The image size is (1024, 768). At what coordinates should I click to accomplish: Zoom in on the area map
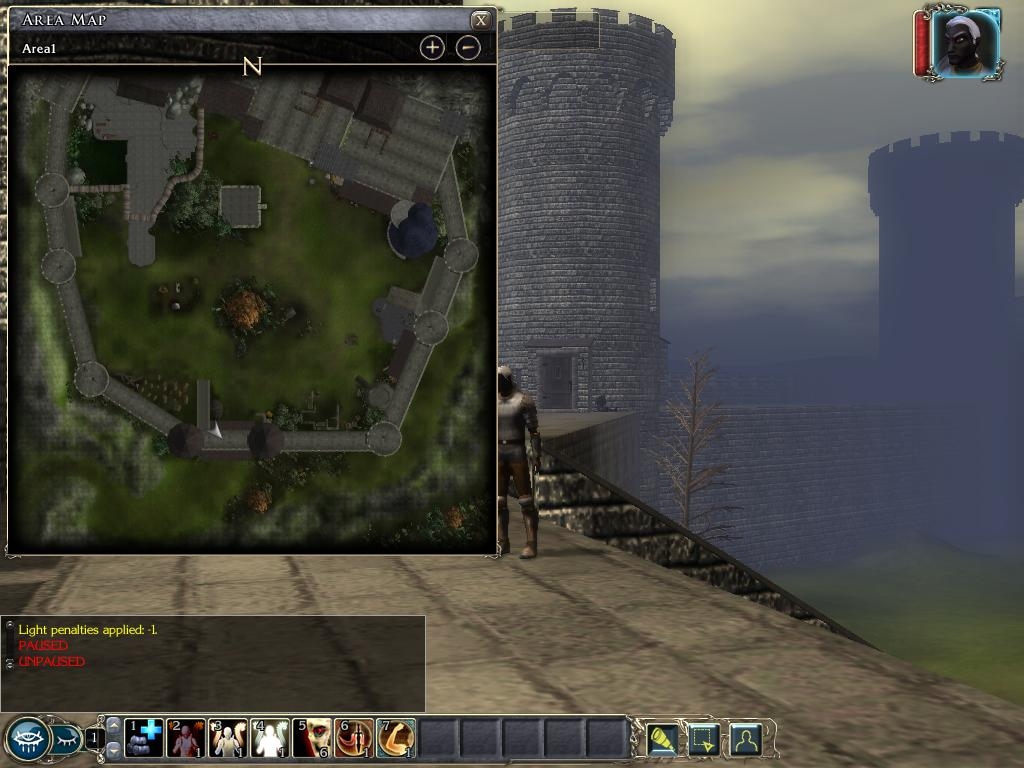point(432,47)
